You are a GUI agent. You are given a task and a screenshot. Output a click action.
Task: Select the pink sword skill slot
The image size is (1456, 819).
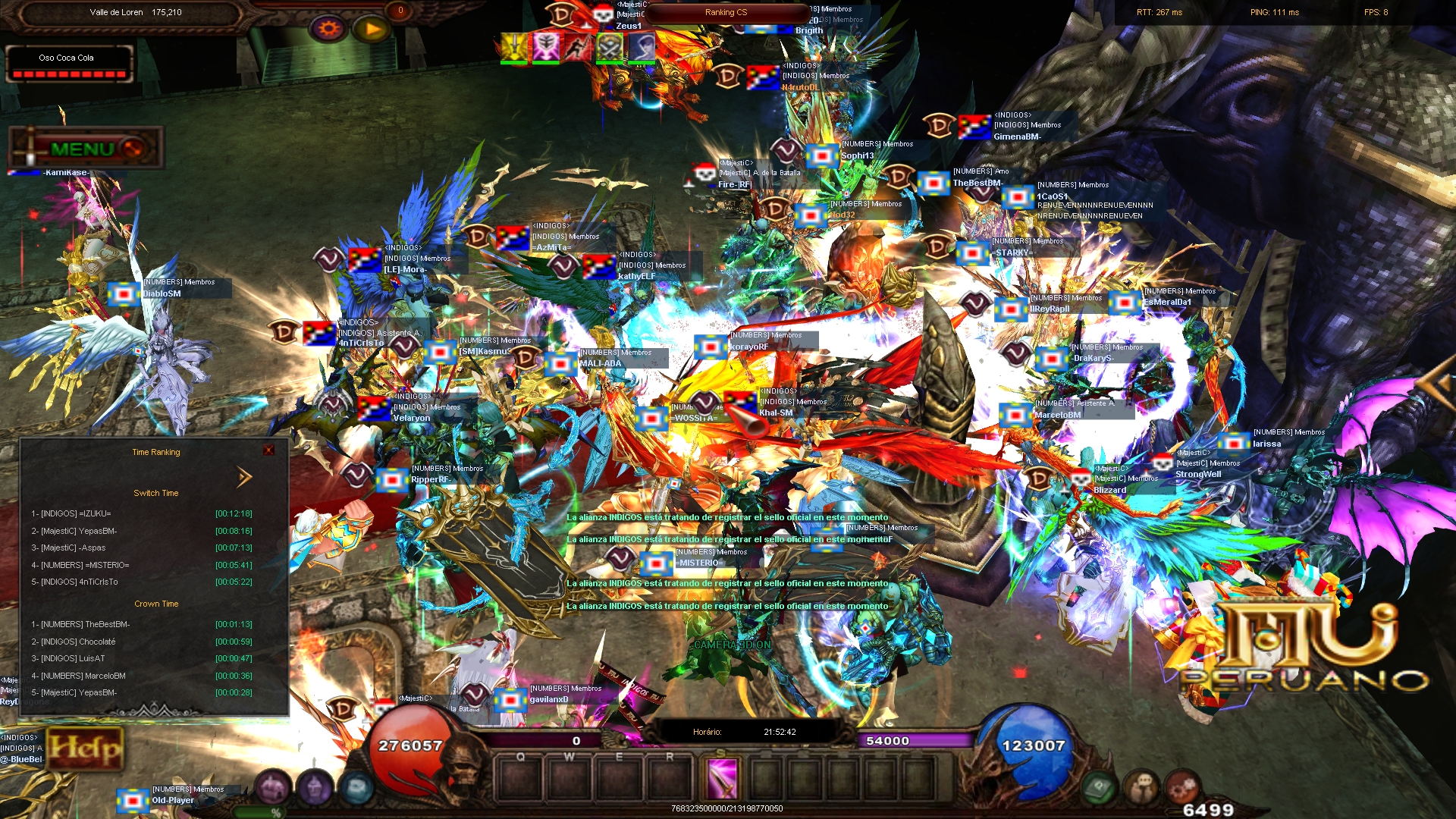pyautogui.click(x=721, y=778)
